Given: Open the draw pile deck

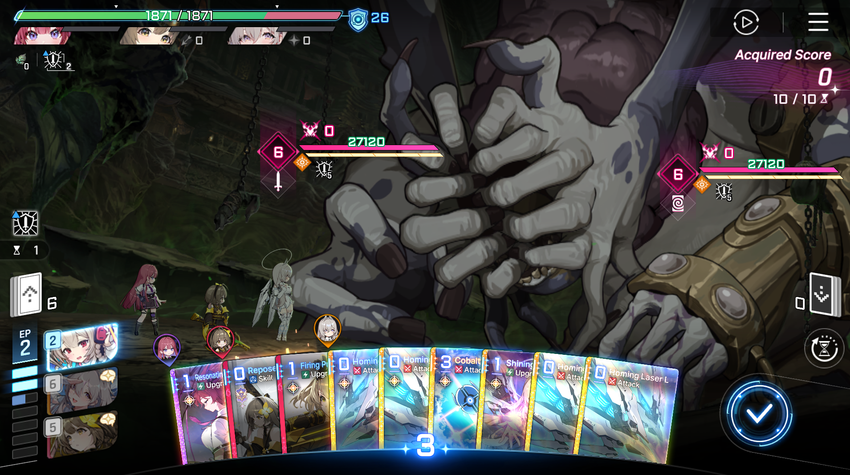Looking at the screenshot, I should point(27,295).
